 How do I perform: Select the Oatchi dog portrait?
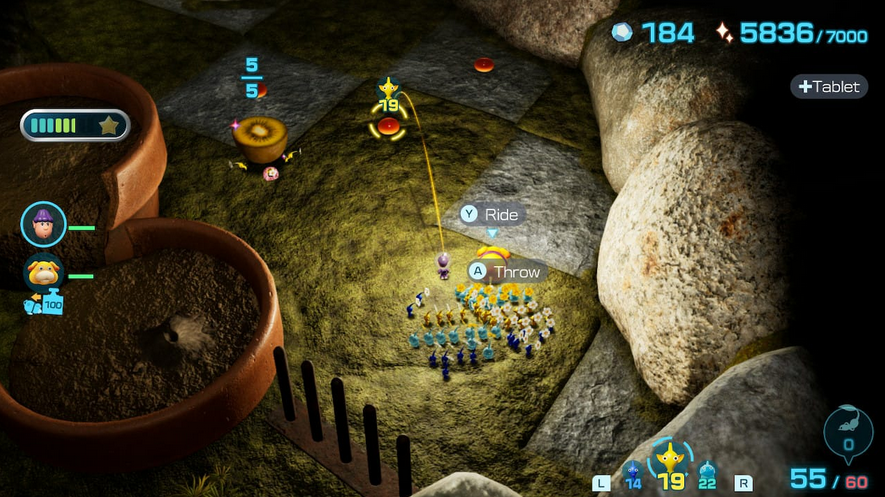click(x=44, y=272)
